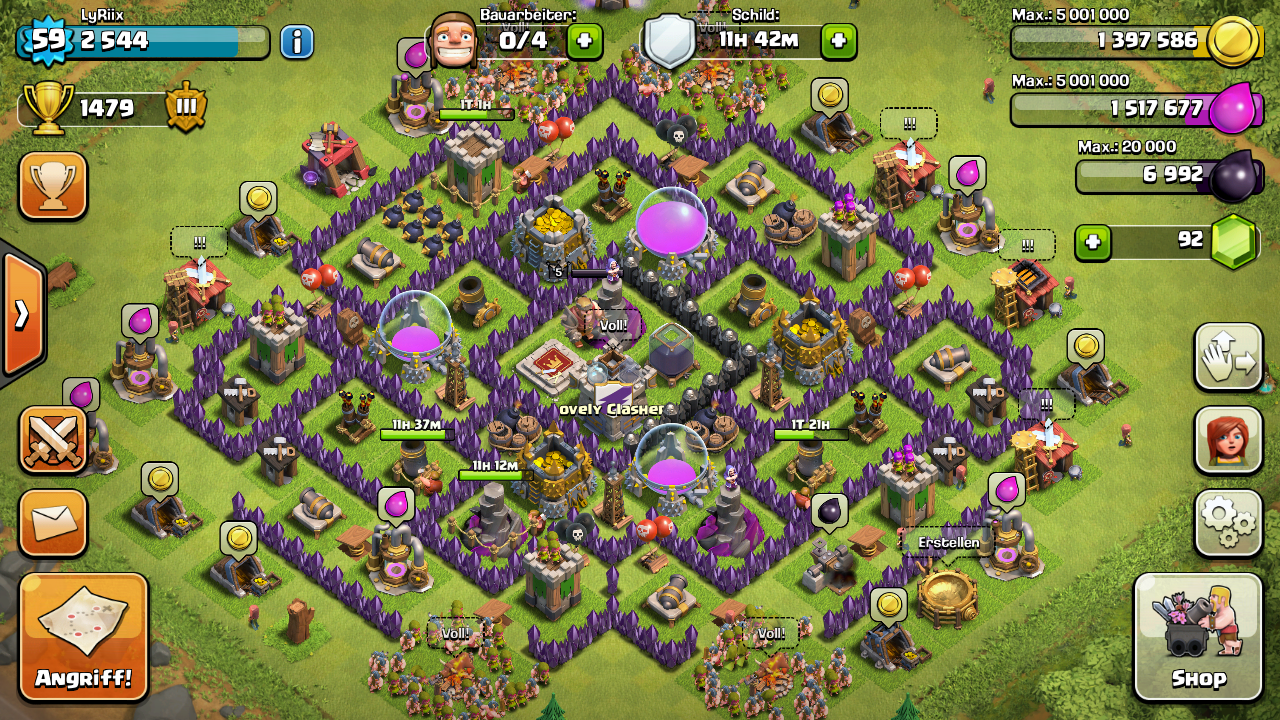
Task: Tap the Erstellen label above the cauldron
Action: click(x=949, y=542)
